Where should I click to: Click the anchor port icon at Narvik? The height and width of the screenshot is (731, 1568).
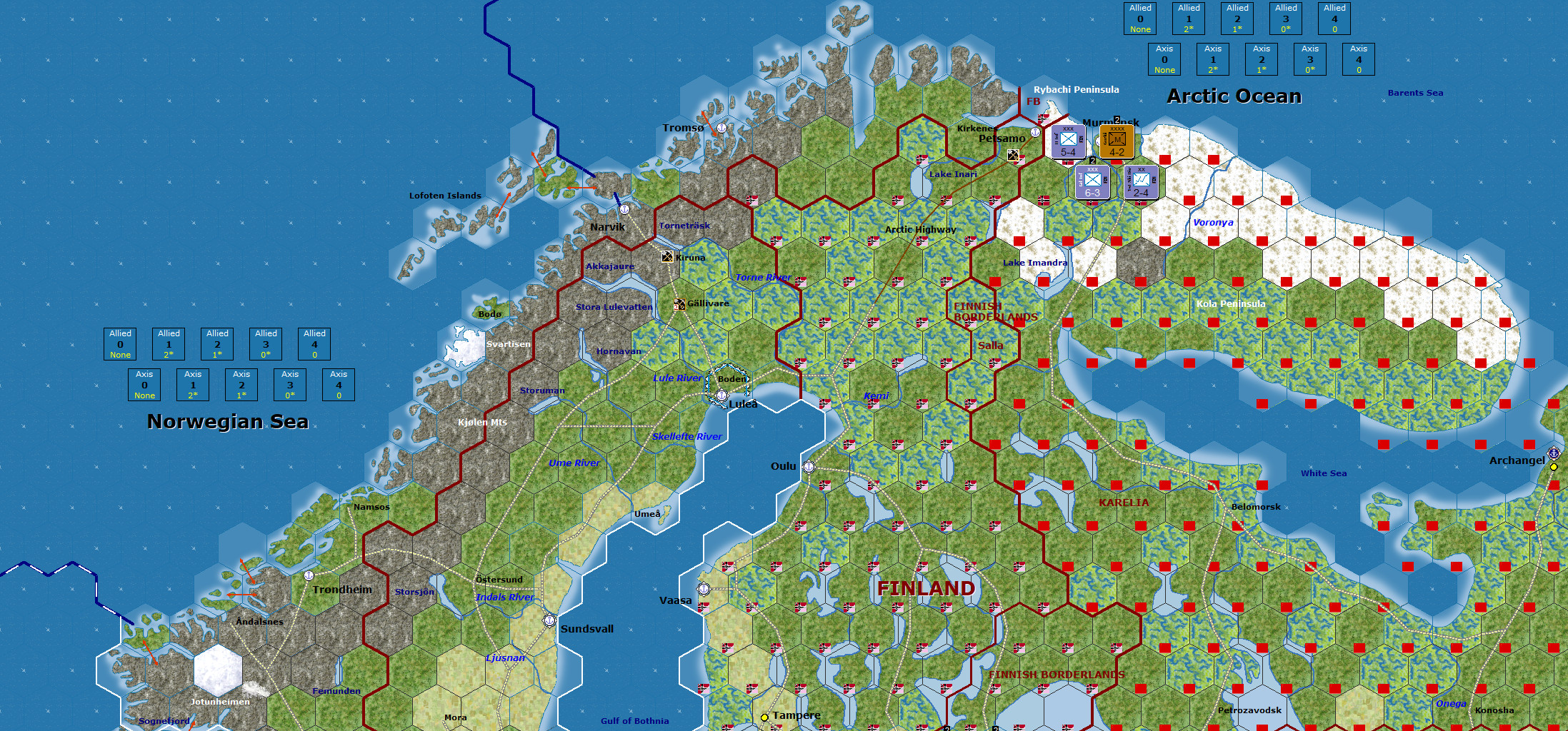coord(625,210)
